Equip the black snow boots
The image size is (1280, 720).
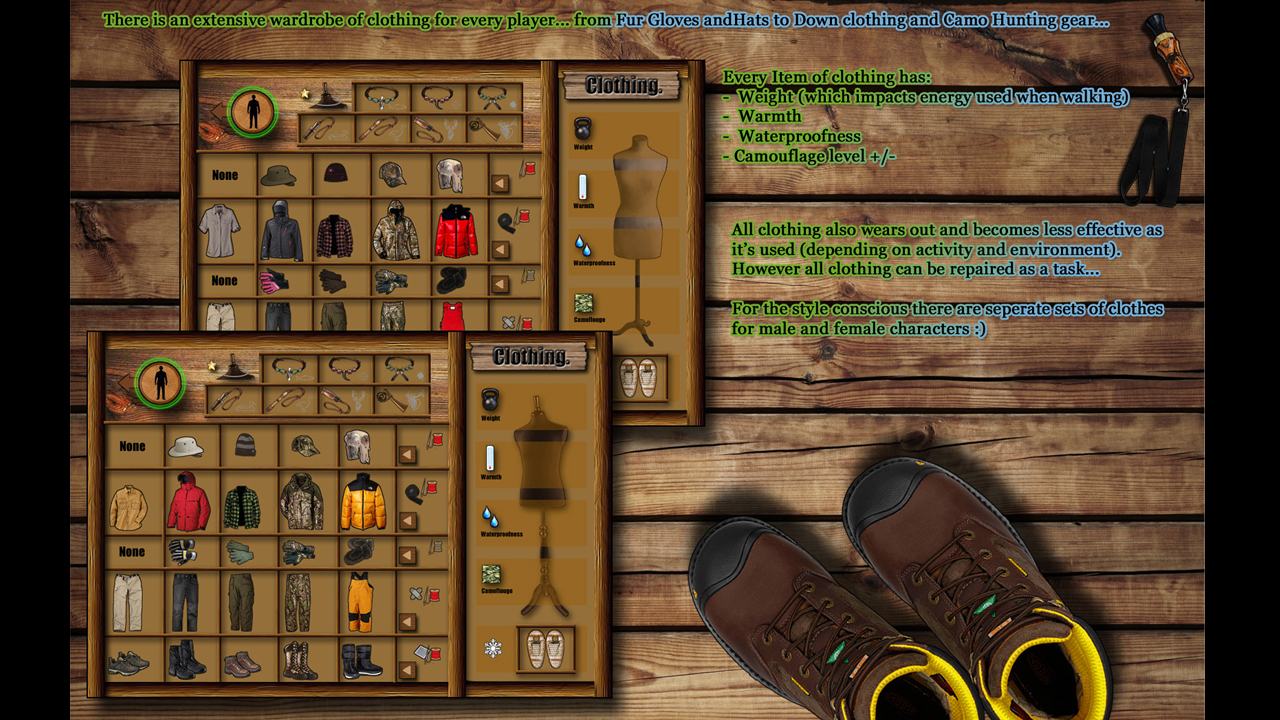361,661
